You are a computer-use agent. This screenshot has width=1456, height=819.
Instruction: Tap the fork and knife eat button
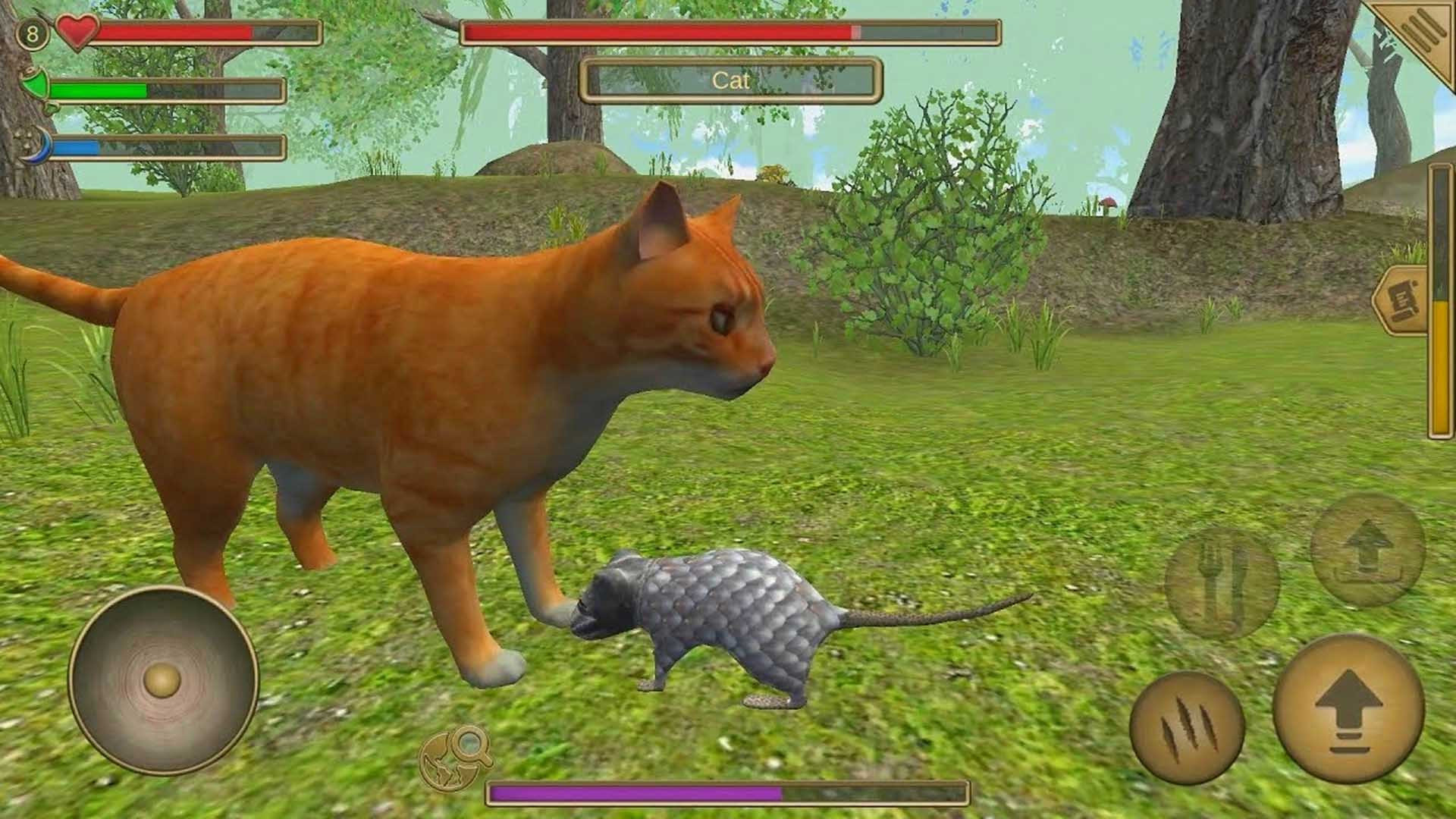pyautogui.click(x=1222, y=582)
